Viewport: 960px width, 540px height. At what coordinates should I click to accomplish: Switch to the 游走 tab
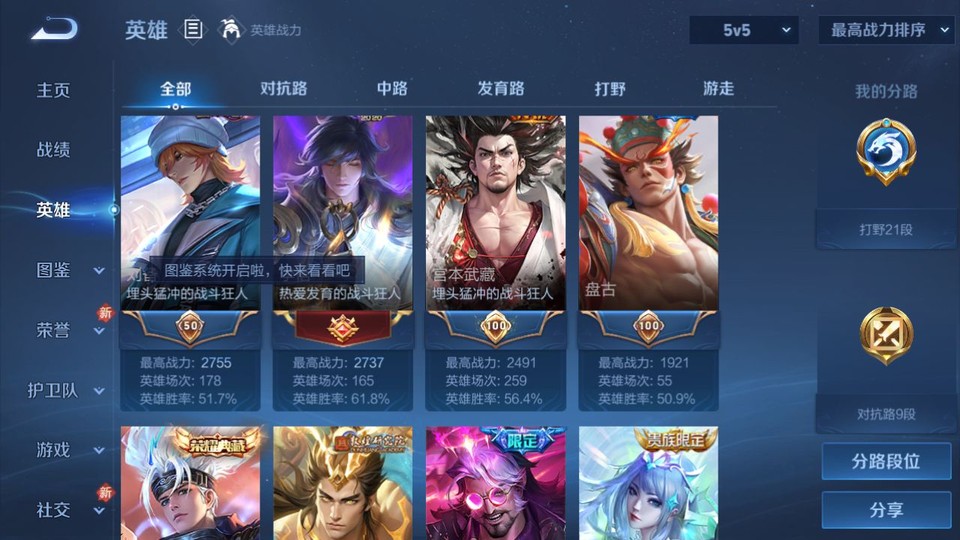click(718, 89)
